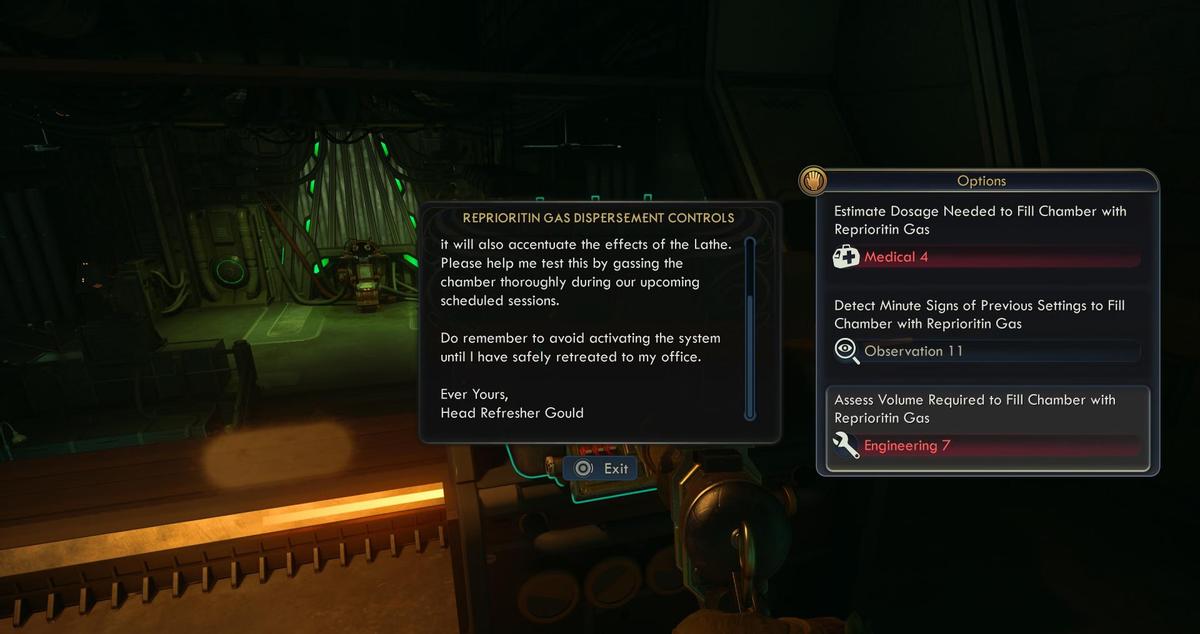Image resolution: width=1200 pixels, height=634 pixels.
Task: Click the terminal message scrollbar
Action: (x=750, y=328)
